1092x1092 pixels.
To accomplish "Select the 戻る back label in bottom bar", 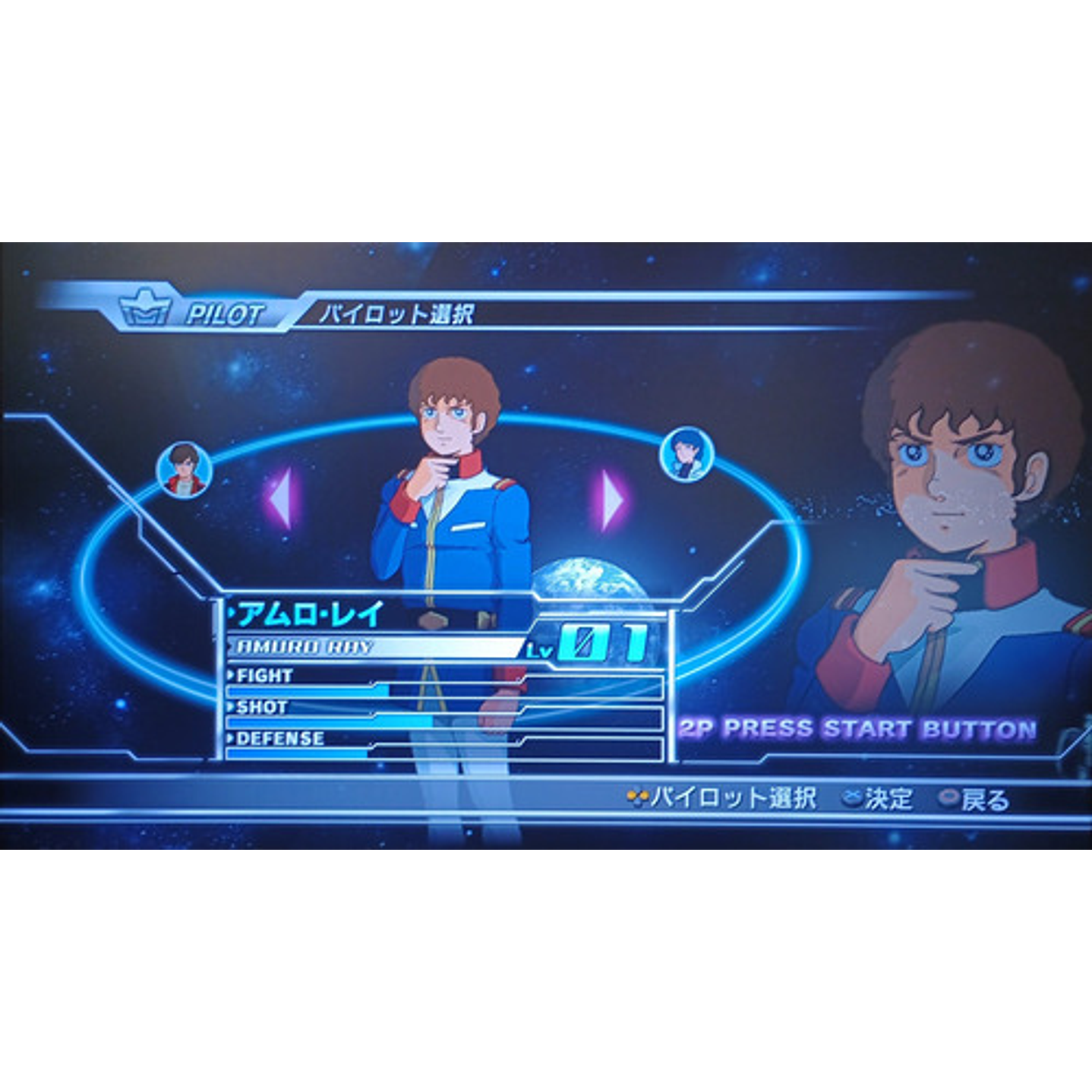I will pyautogui.click(x=987, y=797).
